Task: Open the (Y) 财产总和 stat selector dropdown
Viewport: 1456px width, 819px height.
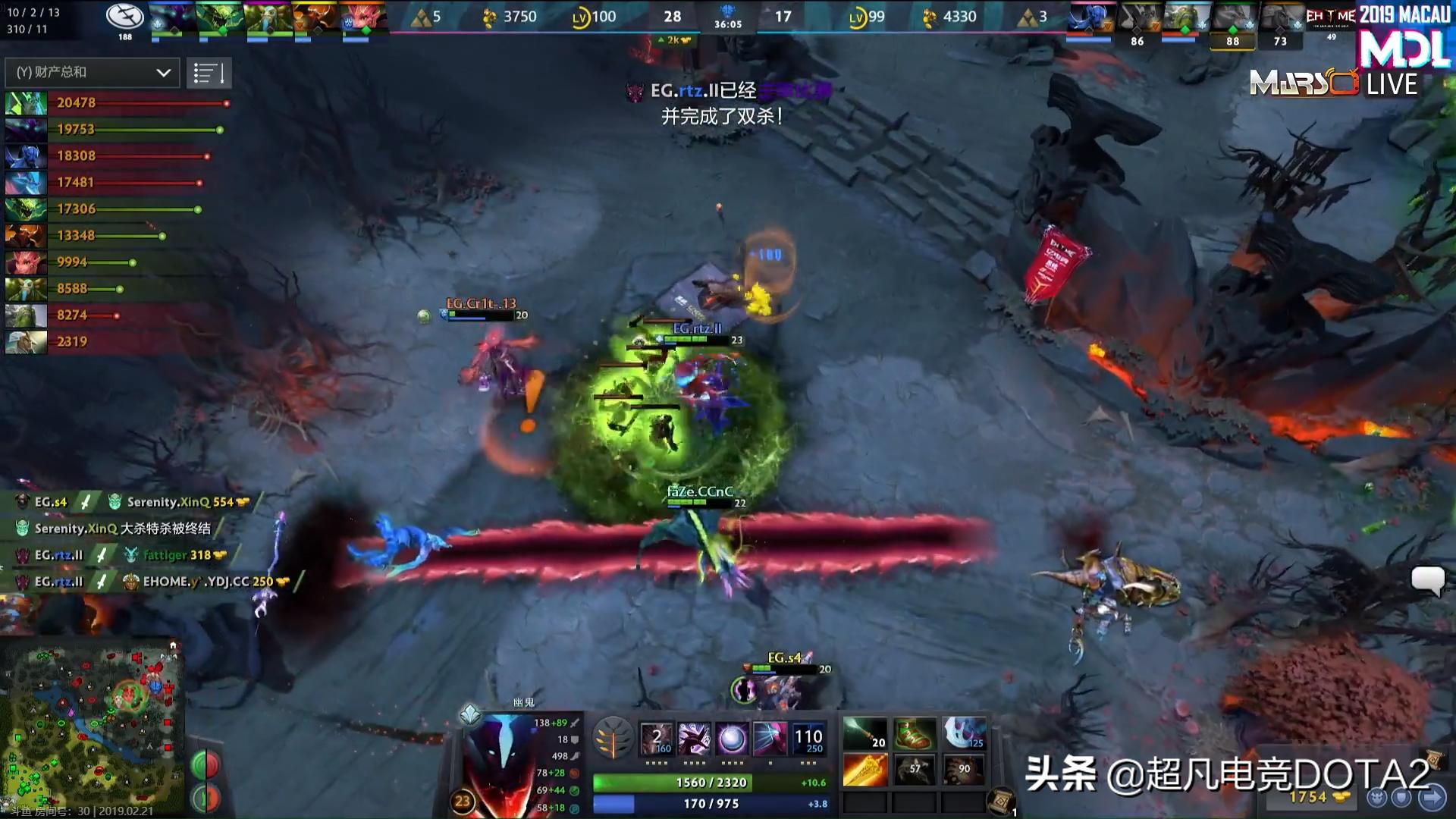Action: click(91, 73)
